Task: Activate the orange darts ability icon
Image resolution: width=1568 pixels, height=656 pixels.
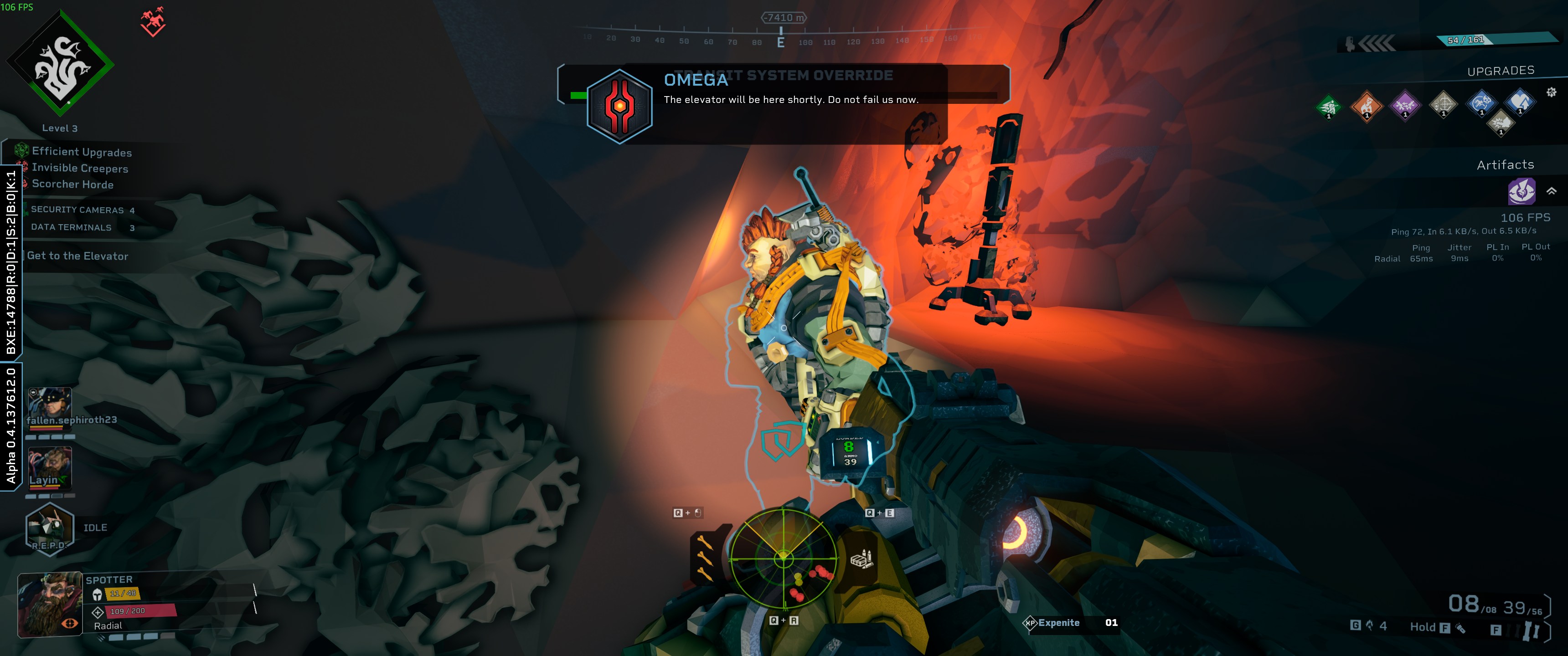Action: coord(706,557)
